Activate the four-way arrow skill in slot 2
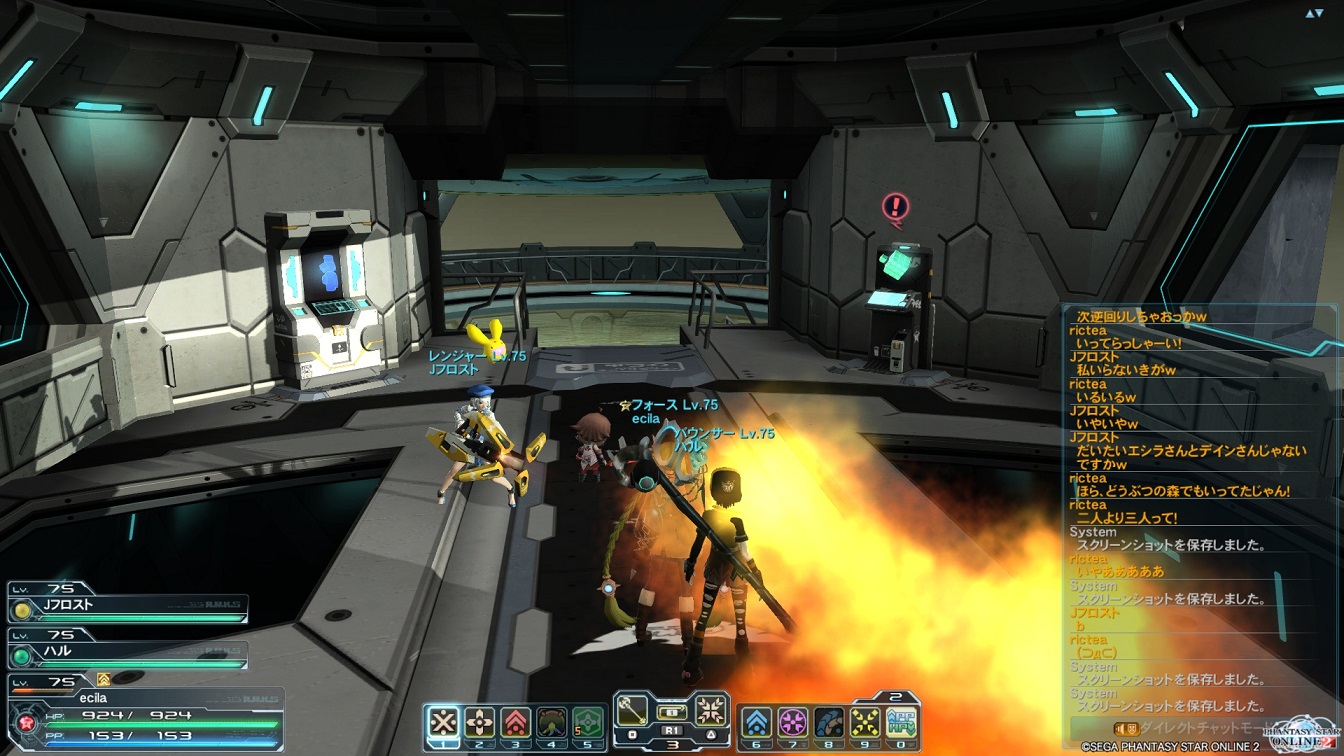 [x=480, y=722]
